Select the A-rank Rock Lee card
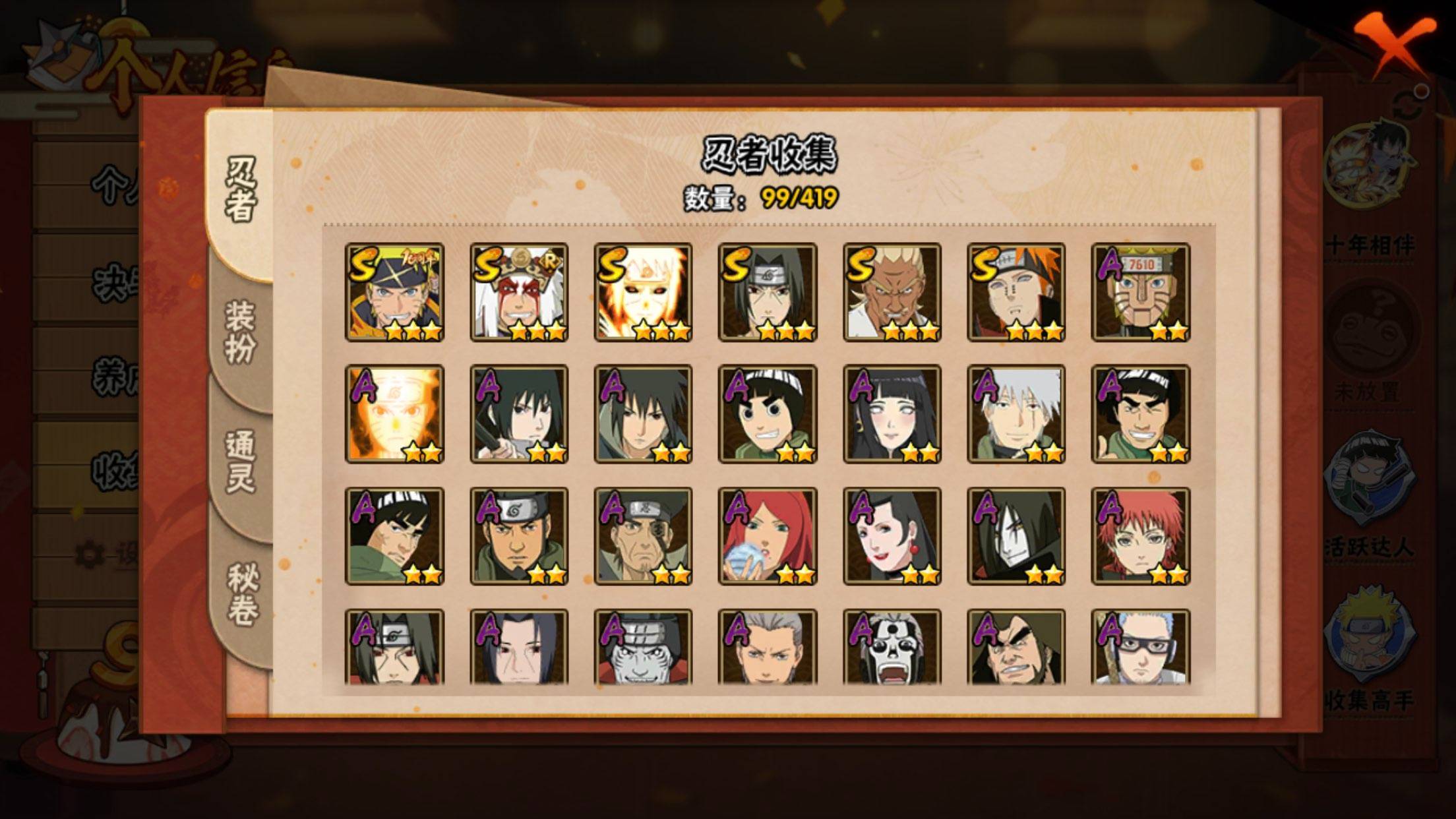The image size is (1456, 819). point(768,414)
